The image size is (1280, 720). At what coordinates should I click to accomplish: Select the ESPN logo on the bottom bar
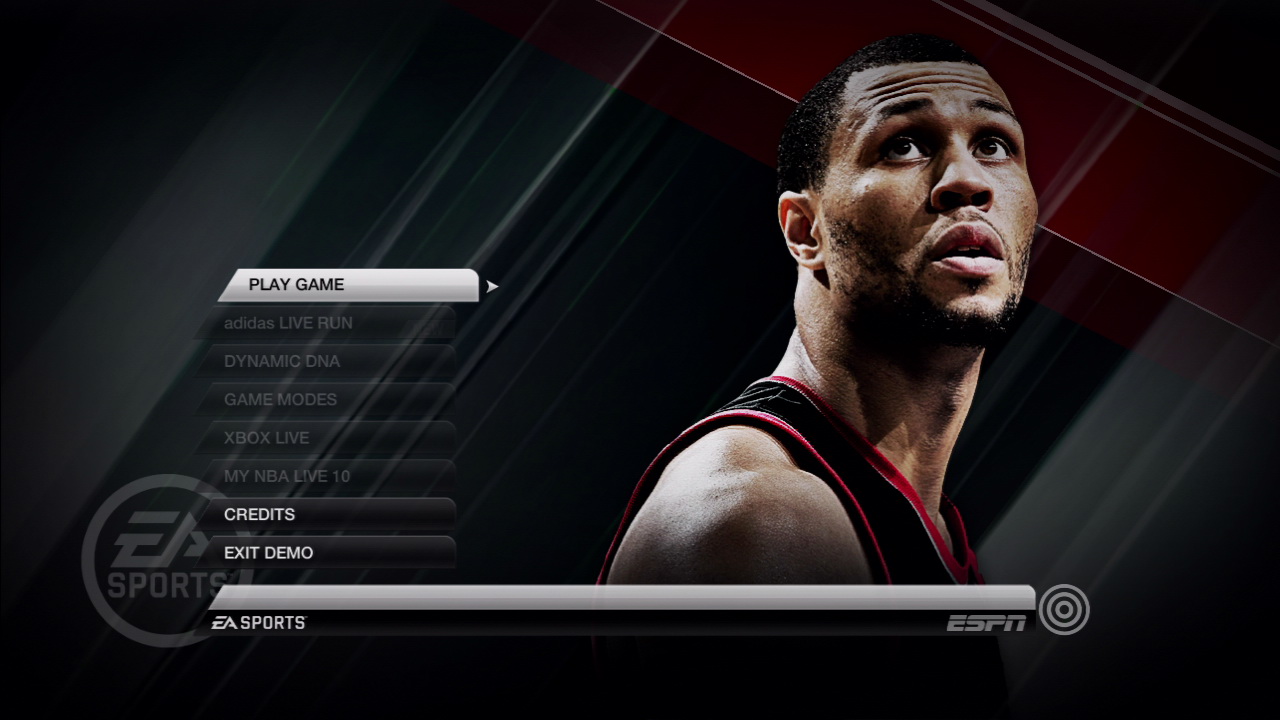[985, 620]
